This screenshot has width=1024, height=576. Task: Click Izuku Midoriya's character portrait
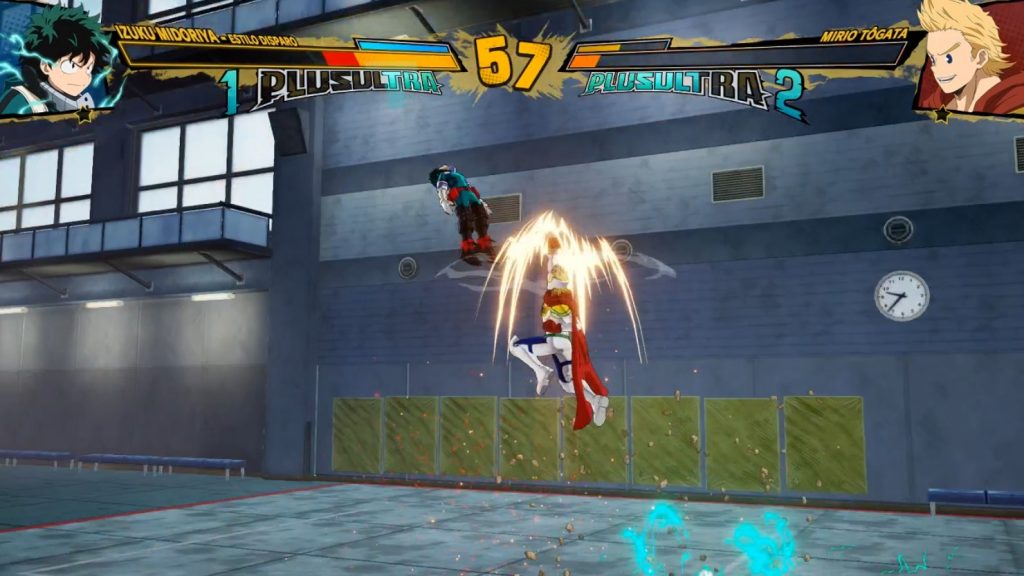pos(55,58)
